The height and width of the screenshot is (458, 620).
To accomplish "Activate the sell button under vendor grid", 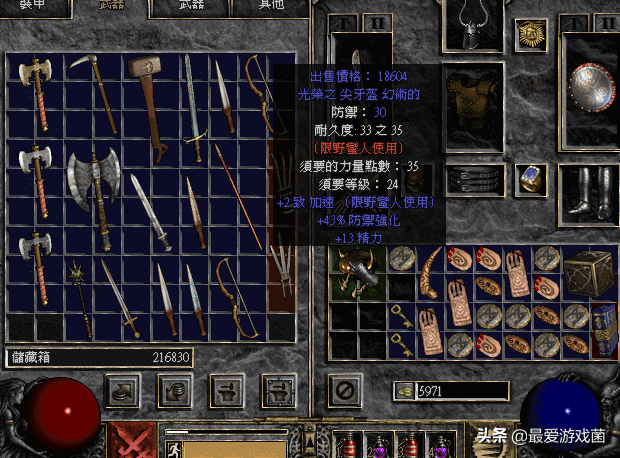I will pyautogui.click(x=176, y=391).
